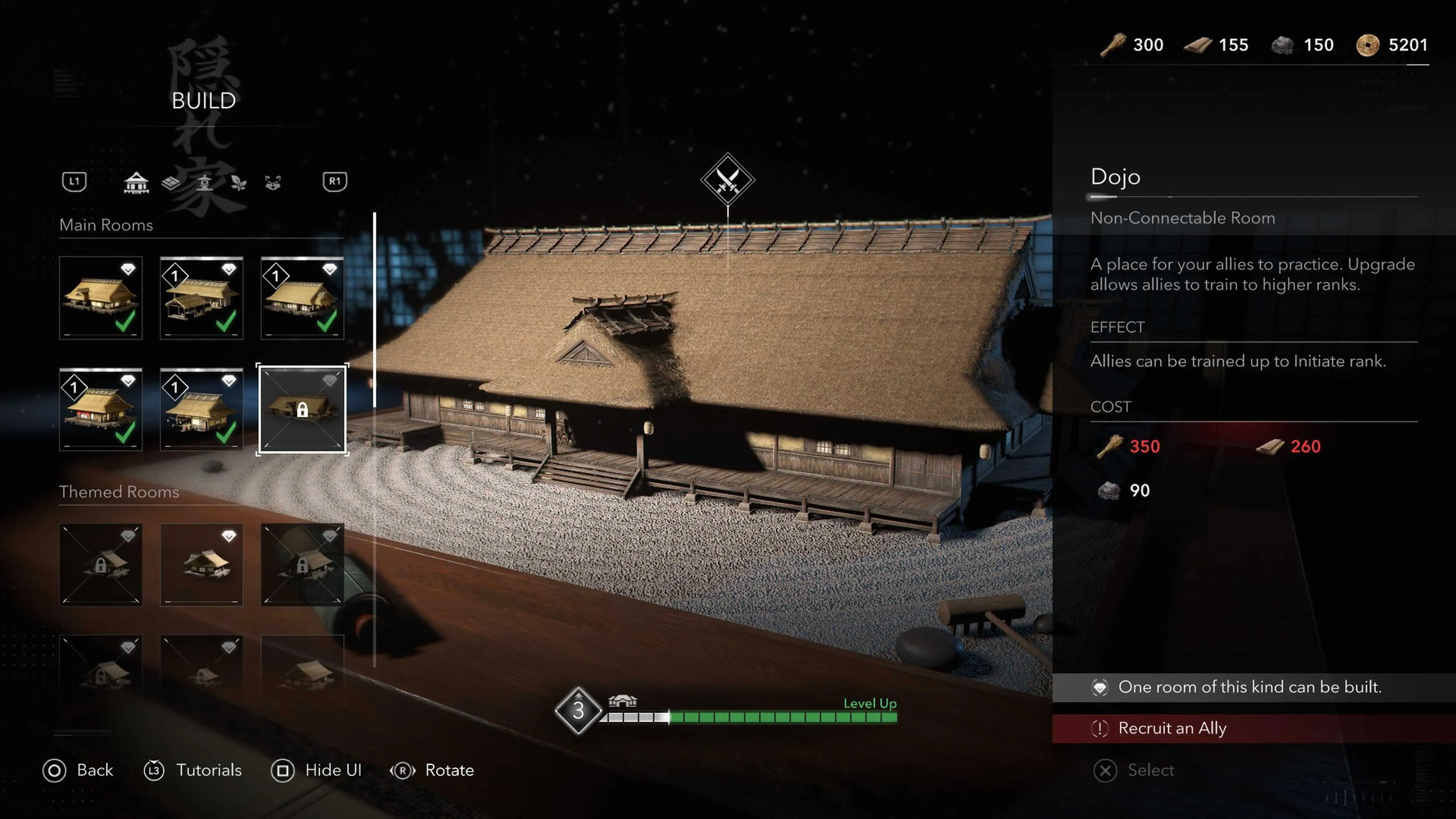The image size is (1456, 819).
Task: Open the fox-face animal category tab
Action: click(273, 182)
